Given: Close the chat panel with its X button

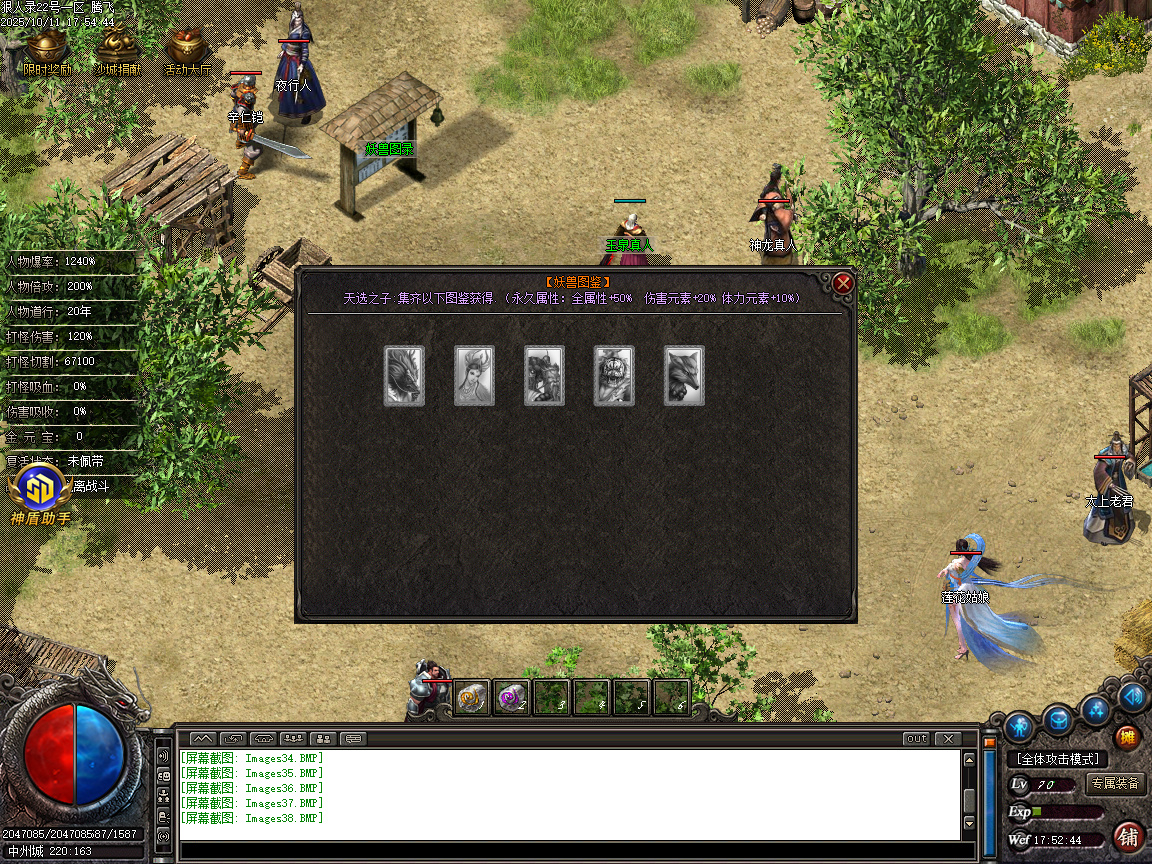Looking at the screenshot, I should (947, 739).
